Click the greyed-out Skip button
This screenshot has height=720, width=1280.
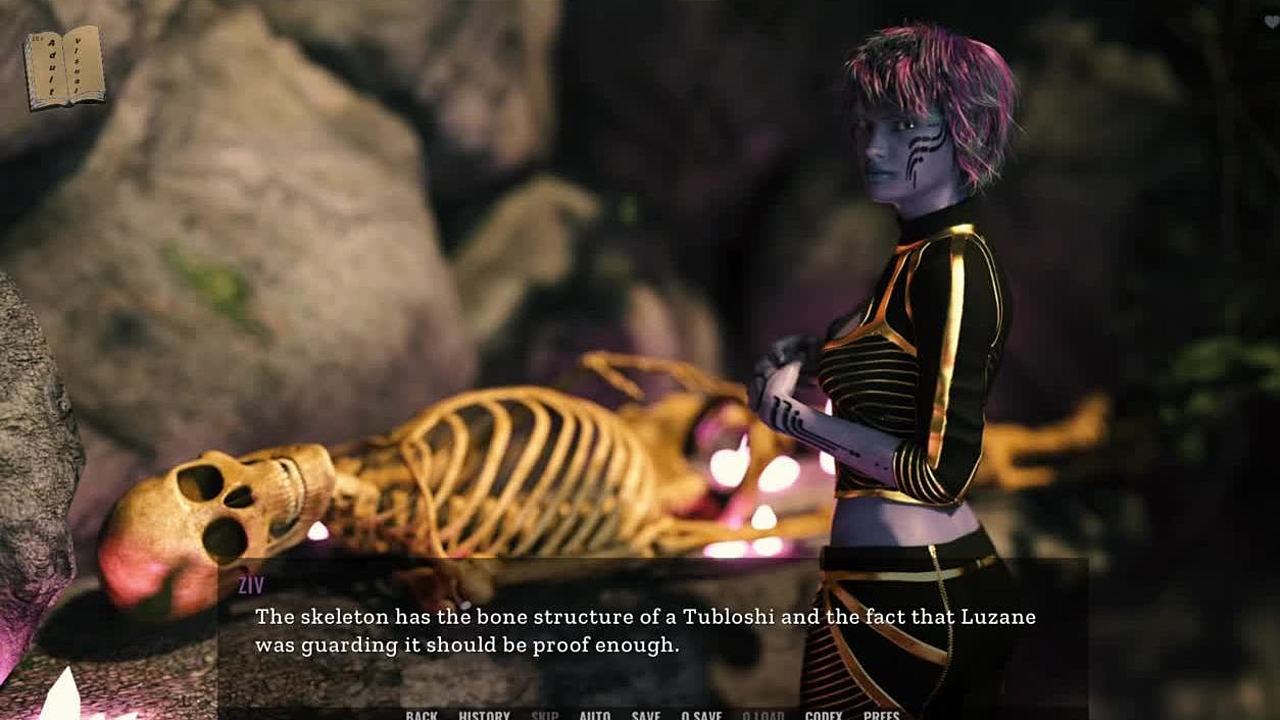pos(545,715)
